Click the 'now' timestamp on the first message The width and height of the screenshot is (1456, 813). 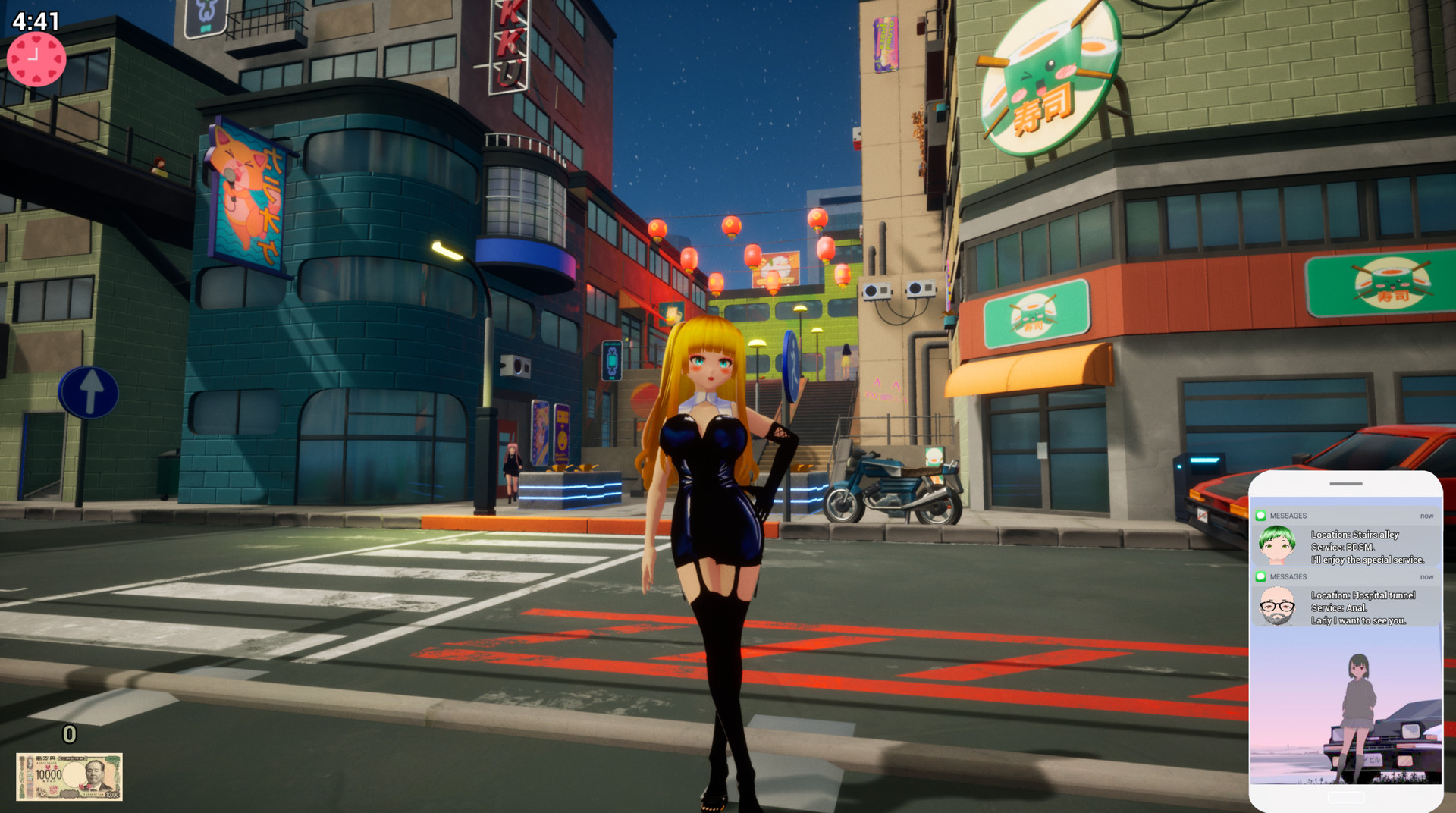pyautogui.click(x=1427, y=515)
